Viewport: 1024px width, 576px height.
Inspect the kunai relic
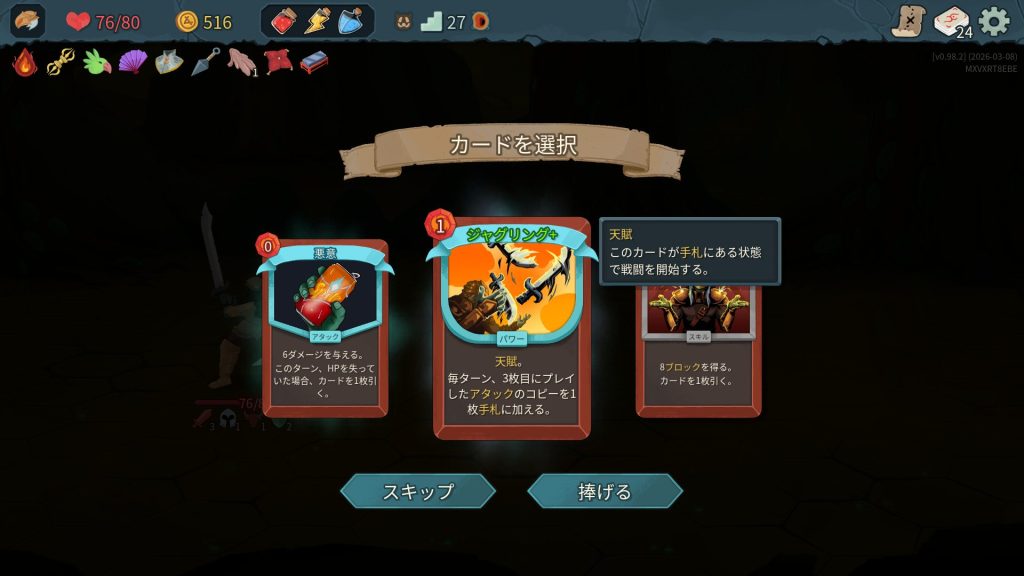[205, 62]
